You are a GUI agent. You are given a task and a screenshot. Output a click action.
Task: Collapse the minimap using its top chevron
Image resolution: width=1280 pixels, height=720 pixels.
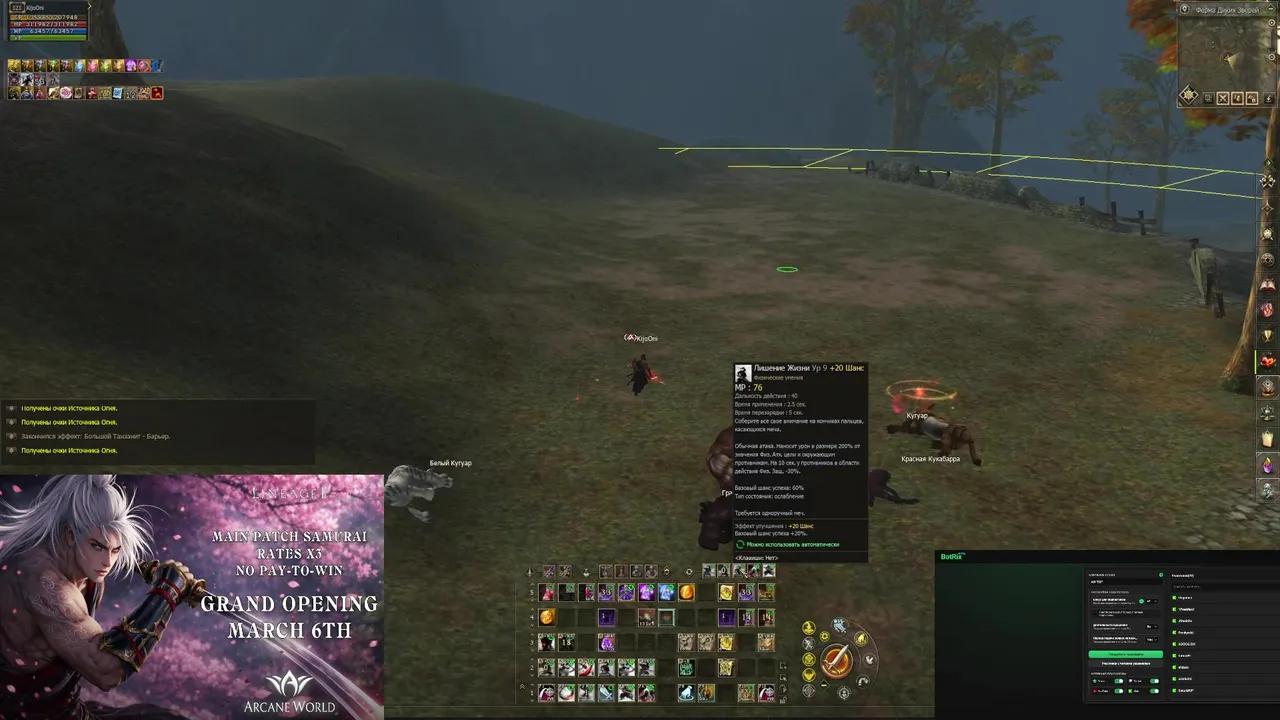point(1271,7)
